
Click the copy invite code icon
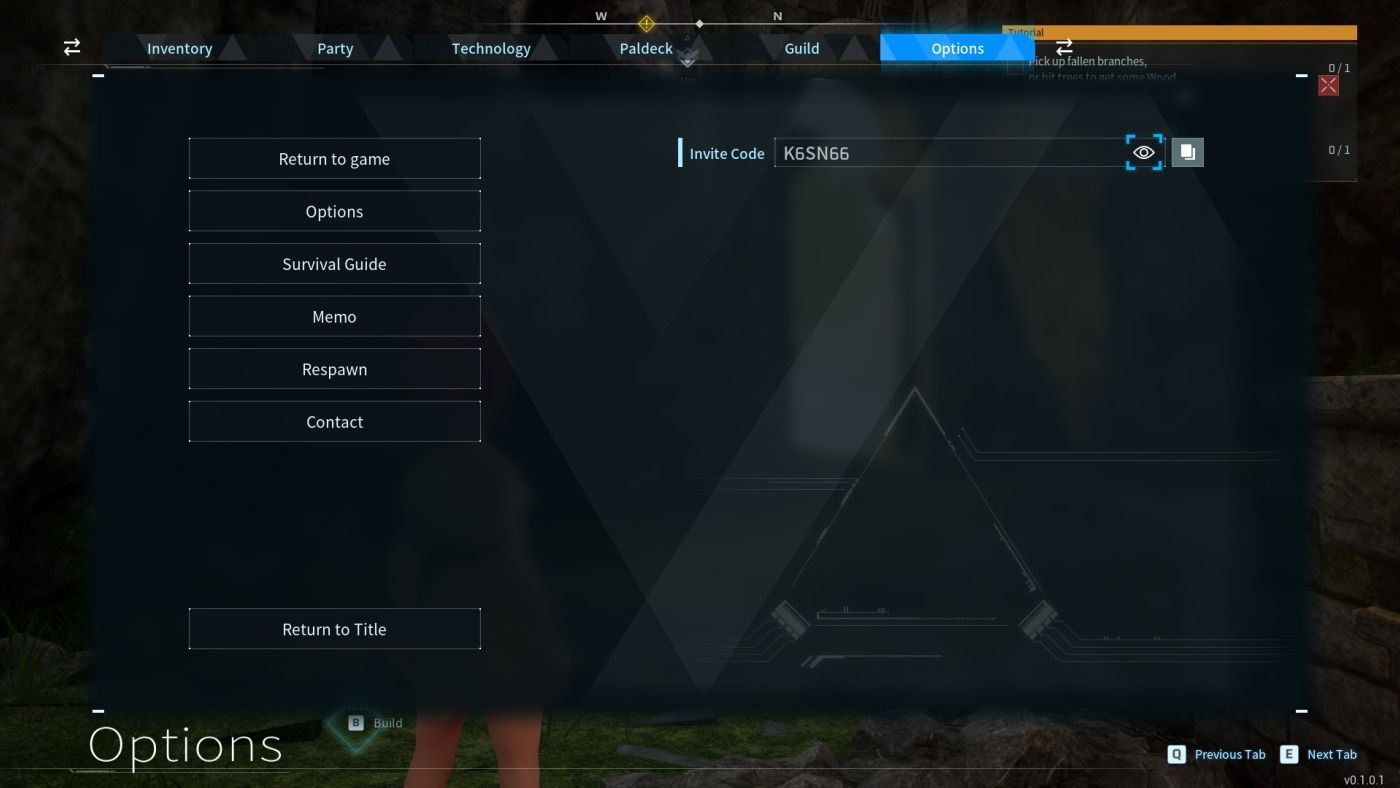tap(1187, 151)
